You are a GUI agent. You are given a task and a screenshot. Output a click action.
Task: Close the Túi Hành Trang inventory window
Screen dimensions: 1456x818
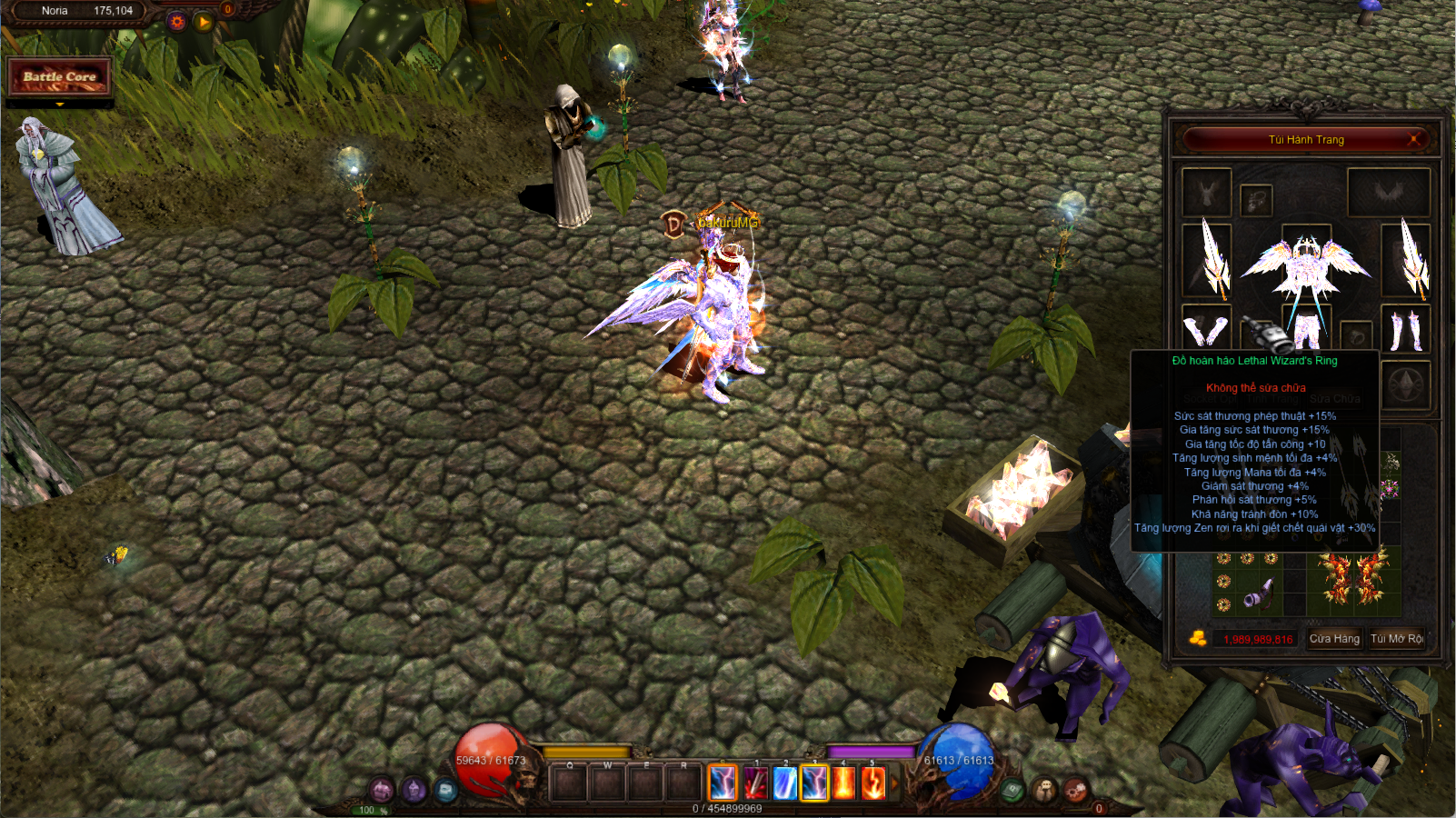(x=1414, y=139)
